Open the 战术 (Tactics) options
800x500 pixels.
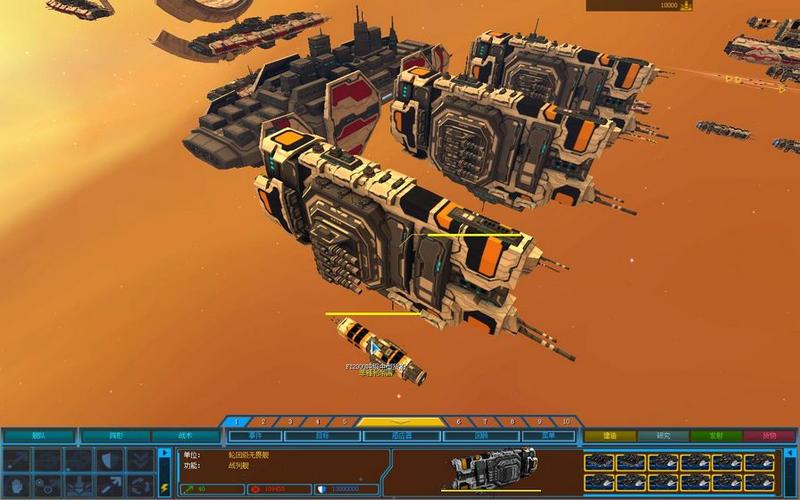click(186, 436)
